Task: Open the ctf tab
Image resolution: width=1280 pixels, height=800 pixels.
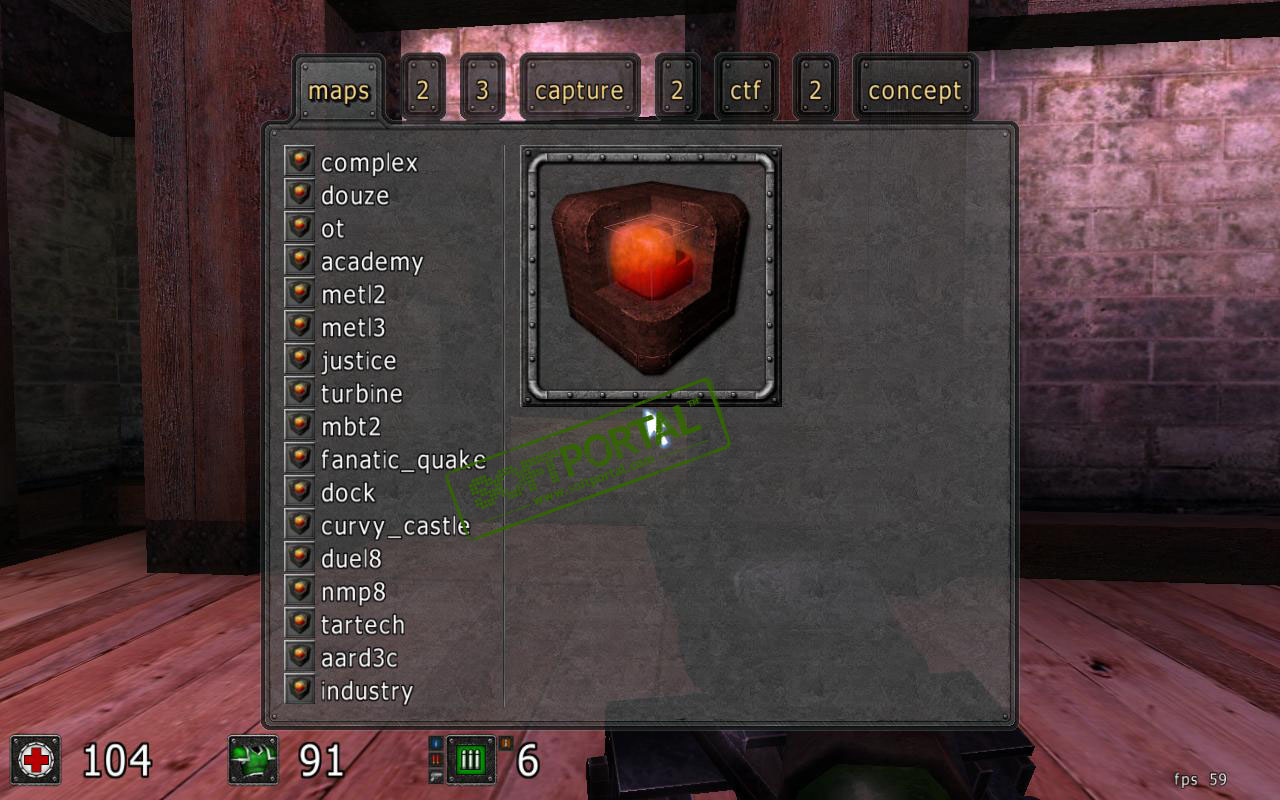Action: (745, 90)
